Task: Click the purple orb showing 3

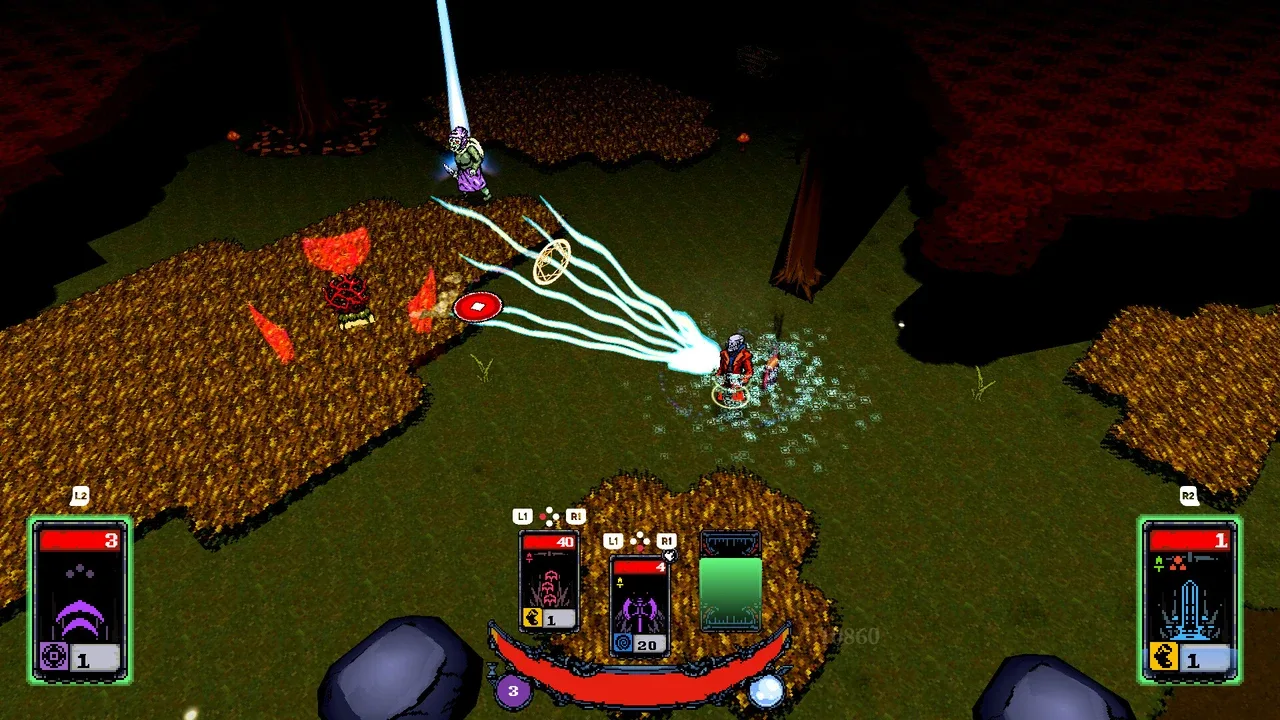Action: (513, 690)
